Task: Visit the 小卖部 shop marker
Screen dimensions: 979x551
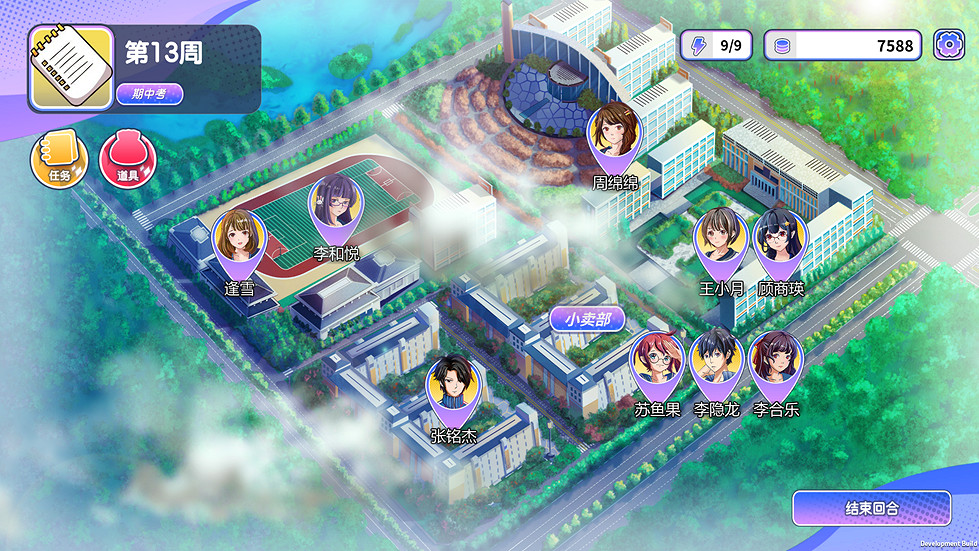Action: (587, 320)
